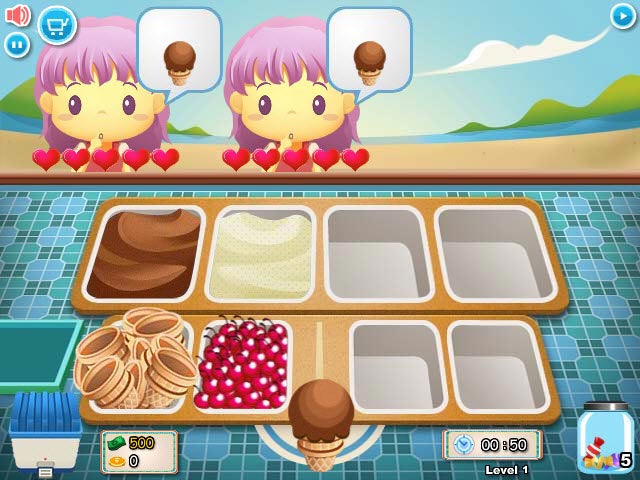Toggle the sound speaker button
The width and height of the screenshot is (640, 480).
point(17,15)
